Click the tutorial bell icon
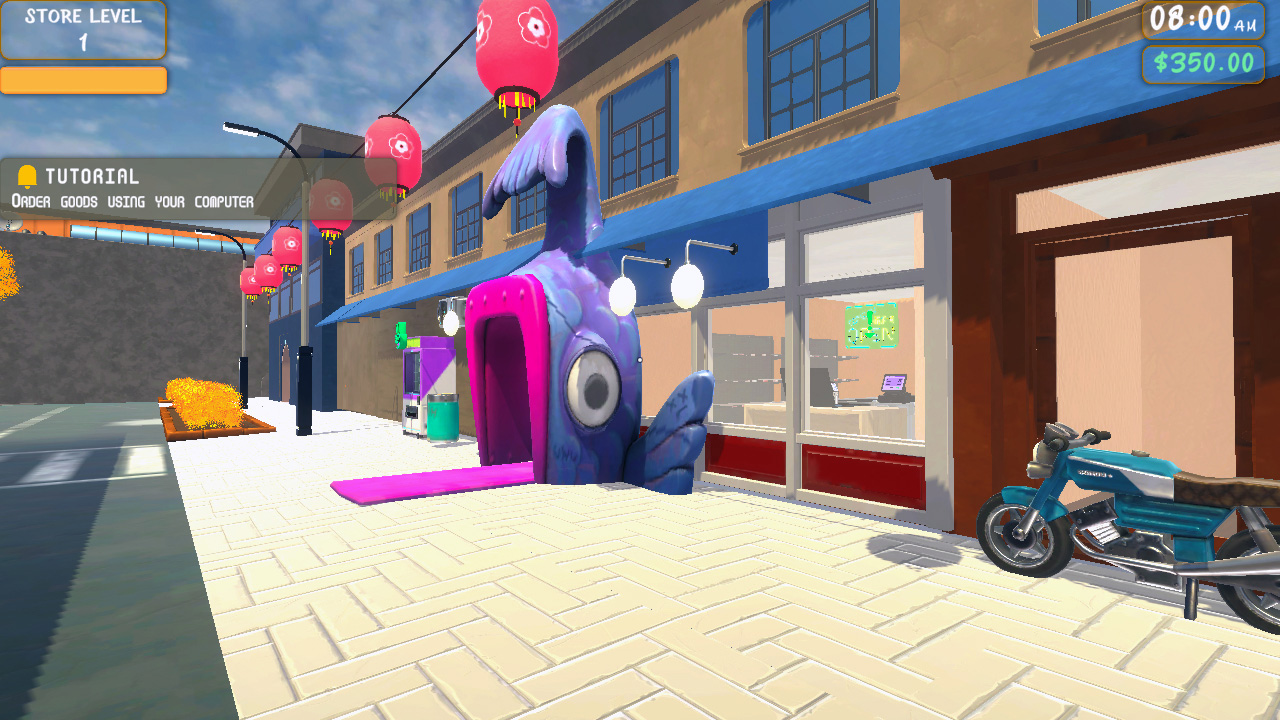1280x720 pixels. [28, 176]
